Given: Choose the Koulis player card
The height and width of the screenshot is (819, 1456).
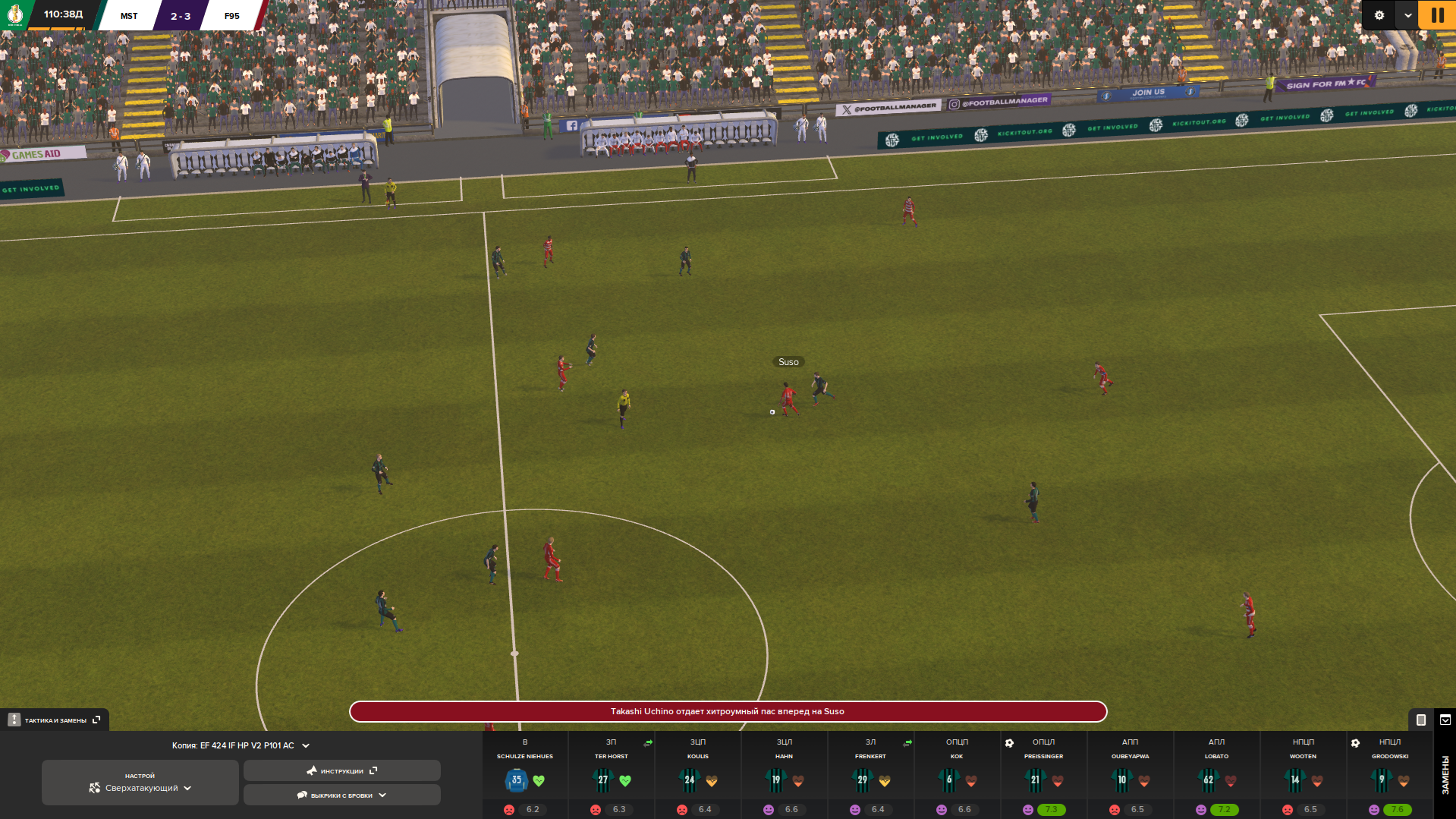Looking at the screenshot, I should [x=697, y=774].
